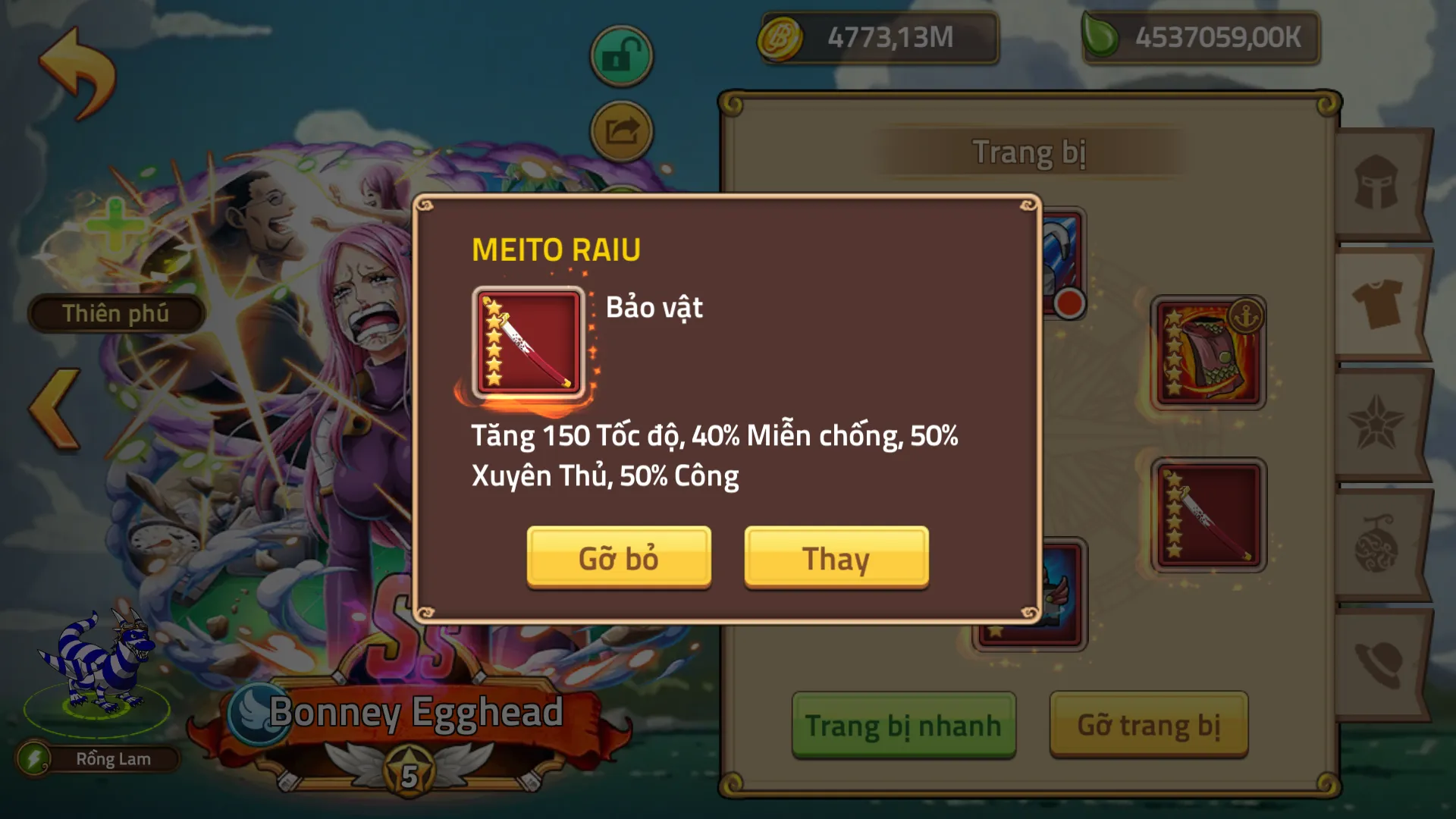Replace item with Thay button
This screenshot has width=1456, height=819.
coord(836,557)
